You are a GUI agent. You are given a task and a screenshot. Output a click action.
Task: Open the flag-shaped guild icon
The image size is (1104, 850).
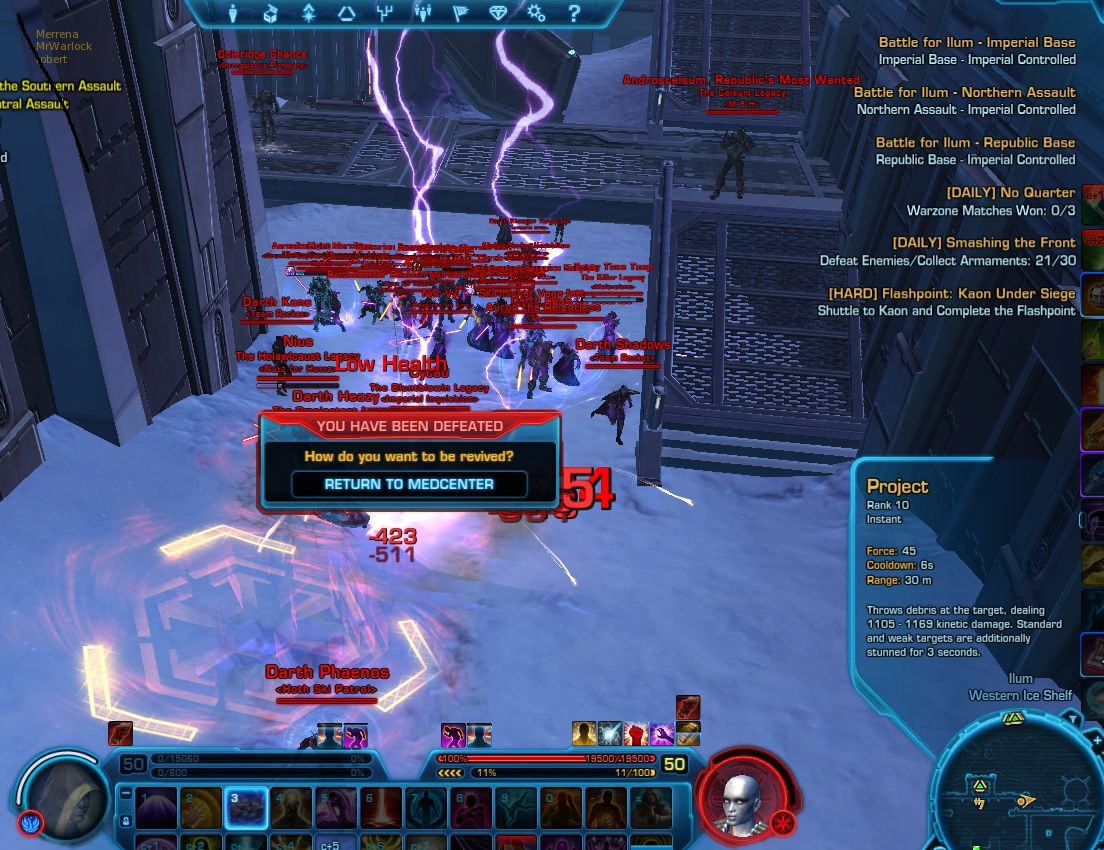[x=460, y=14]
